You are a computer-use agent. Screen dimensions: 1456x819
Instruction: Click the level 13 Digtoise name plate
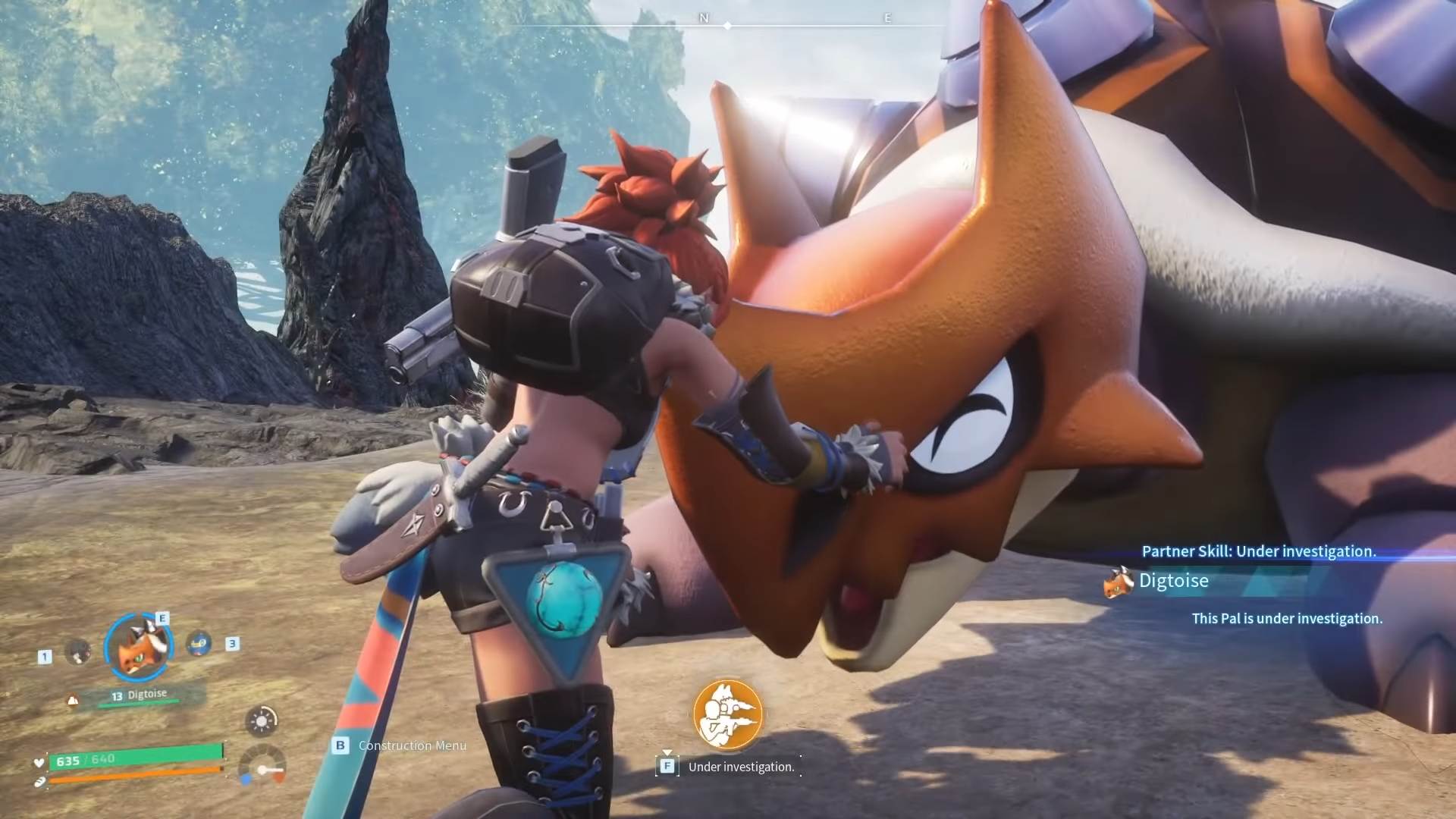coord(140,695)
